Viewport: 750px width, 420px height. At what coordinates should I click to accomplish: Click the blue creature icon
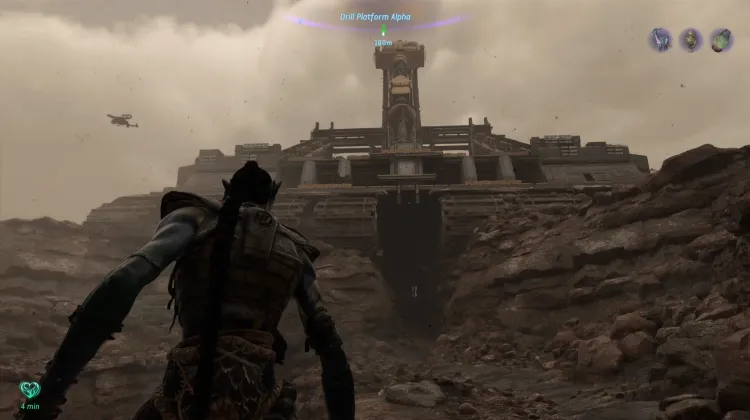[661, 39]
